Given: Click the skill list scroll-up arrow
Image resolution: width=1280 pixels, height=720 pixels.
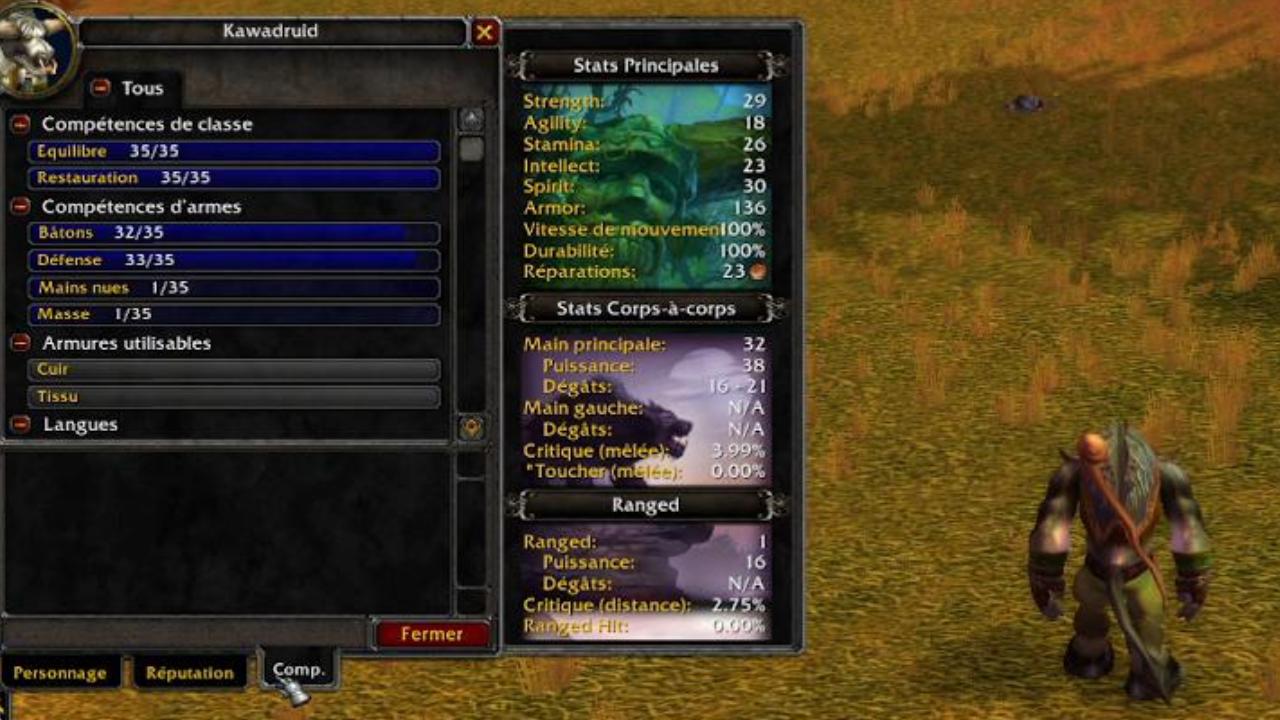Looking at the screenshot, I should point(472,119).
